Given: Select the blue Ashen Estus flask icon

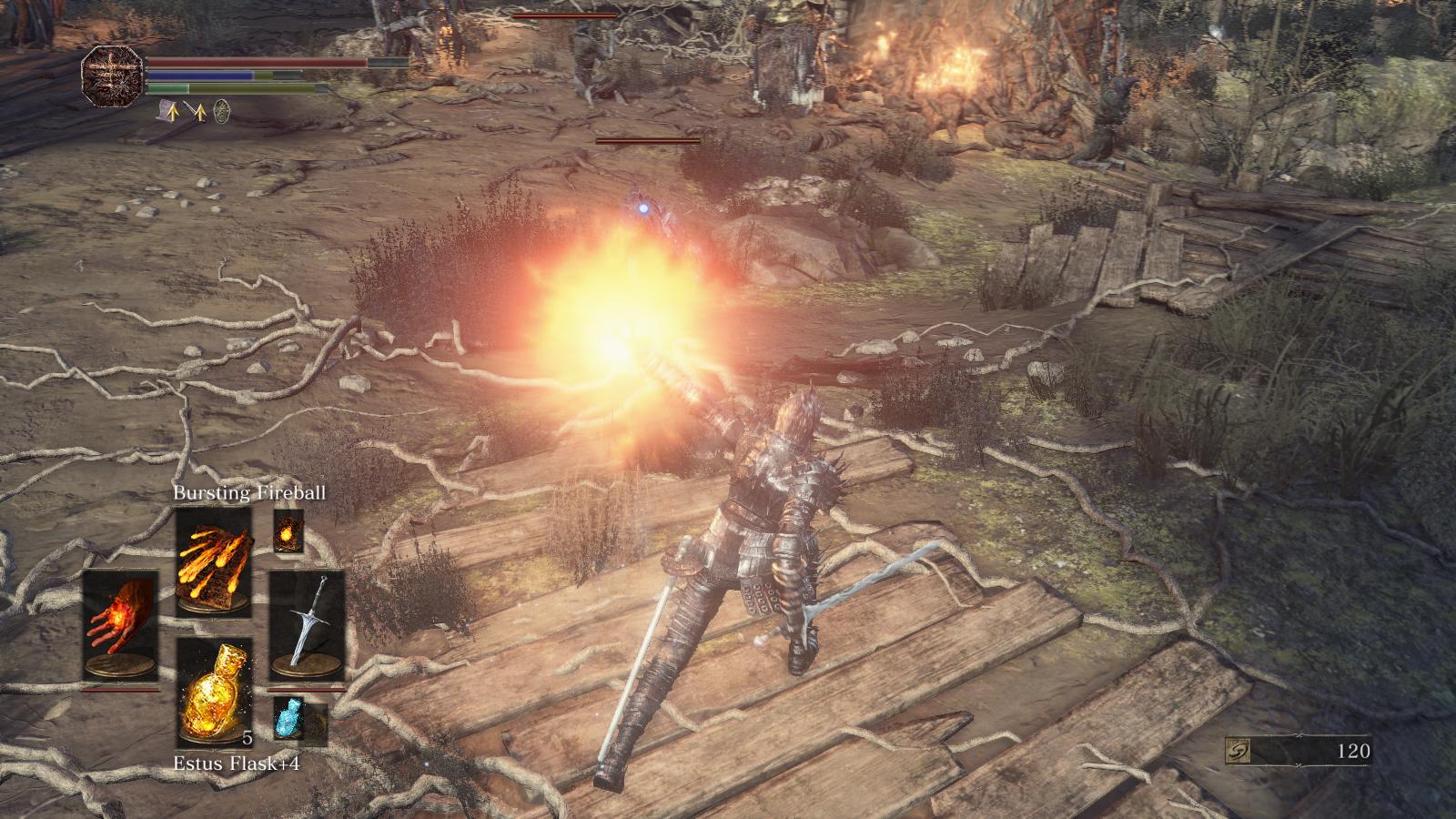Looking at the screenshot, I should coord(288,719).
